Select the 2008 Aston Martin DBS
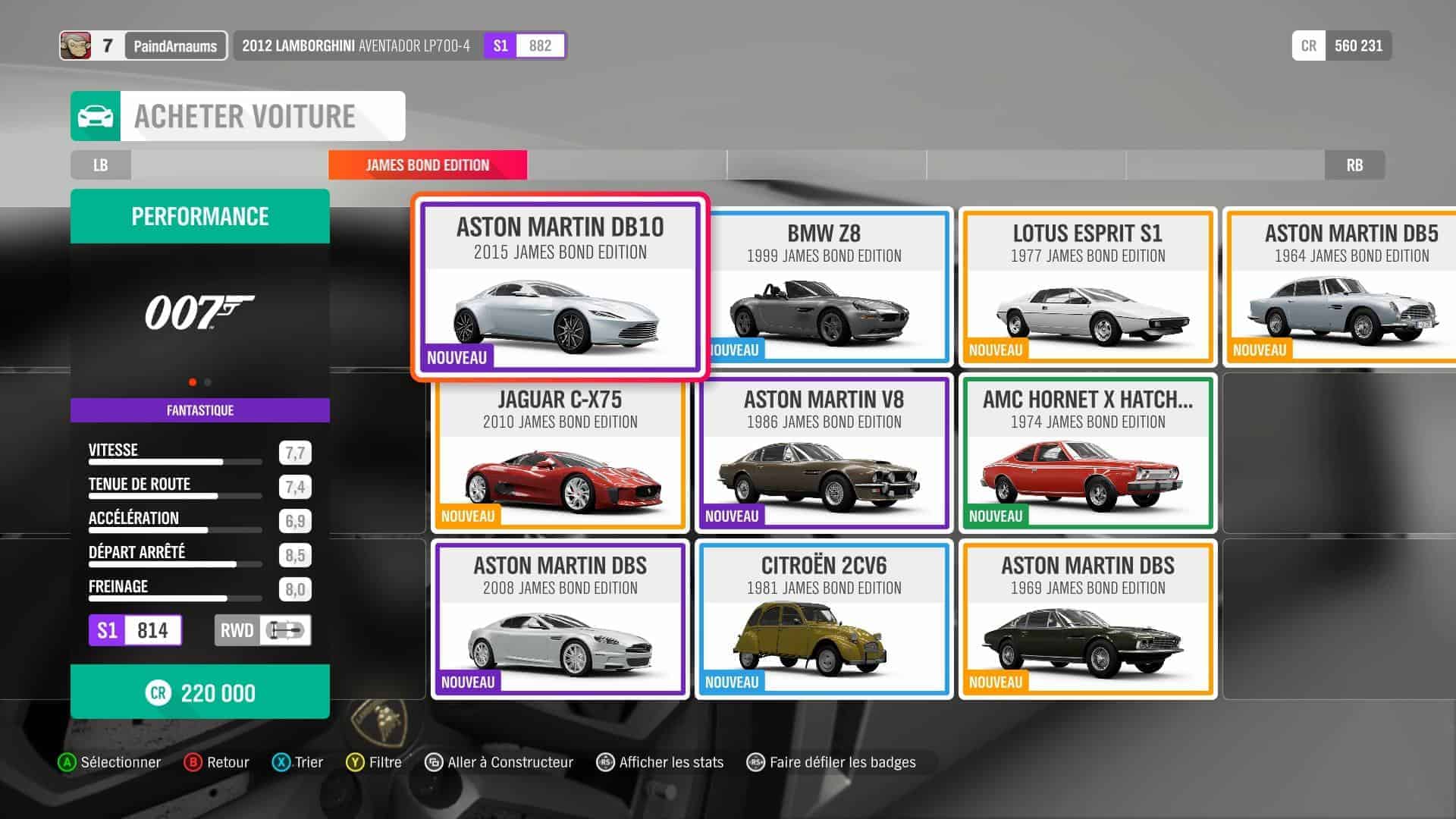Screen dimensions: 1456x819 click(x=560, y=619)
